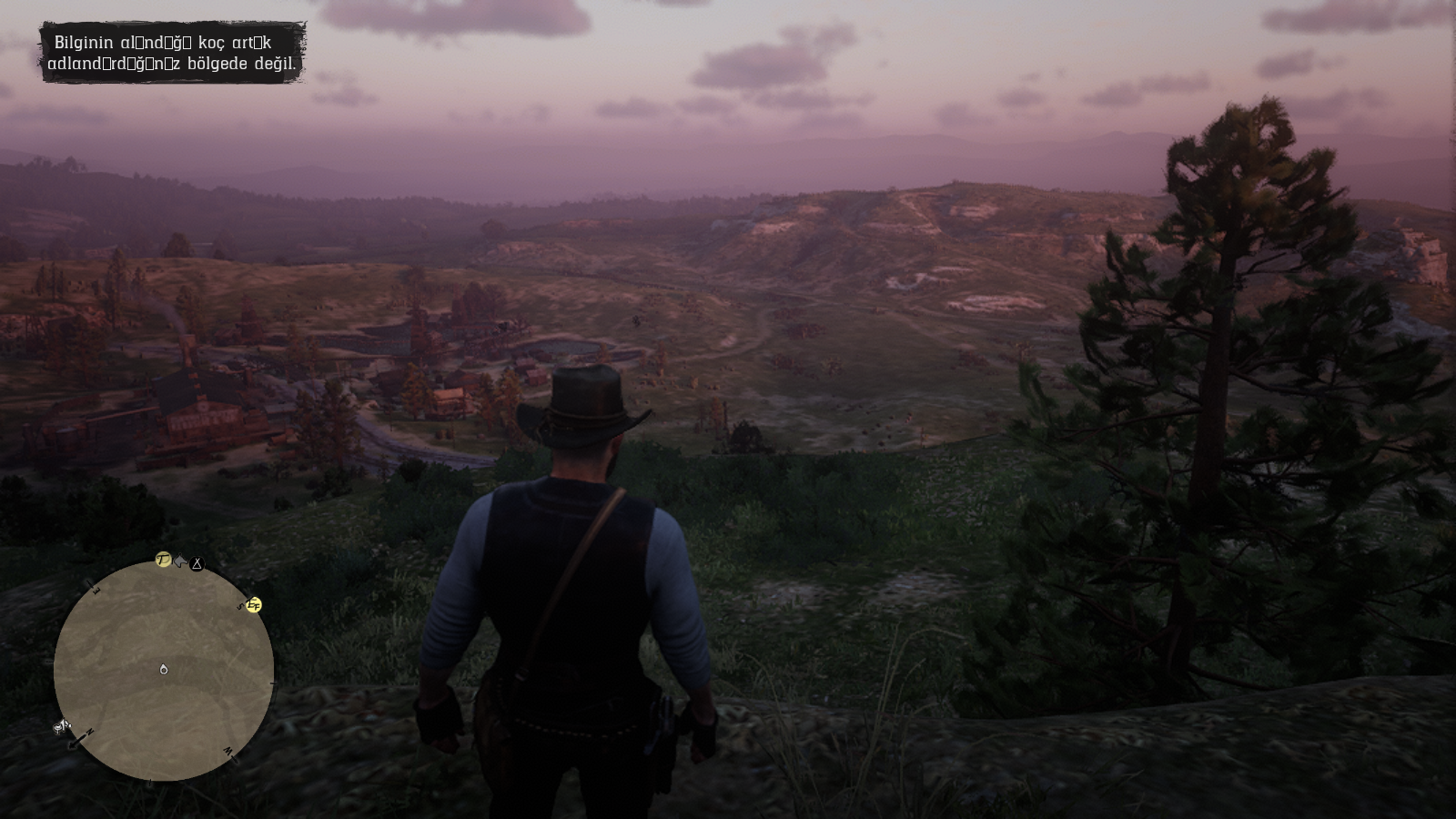Select the white icon on the minimap's lower-left edge
Screen dimensions: 1456x819
coord(63,726)
